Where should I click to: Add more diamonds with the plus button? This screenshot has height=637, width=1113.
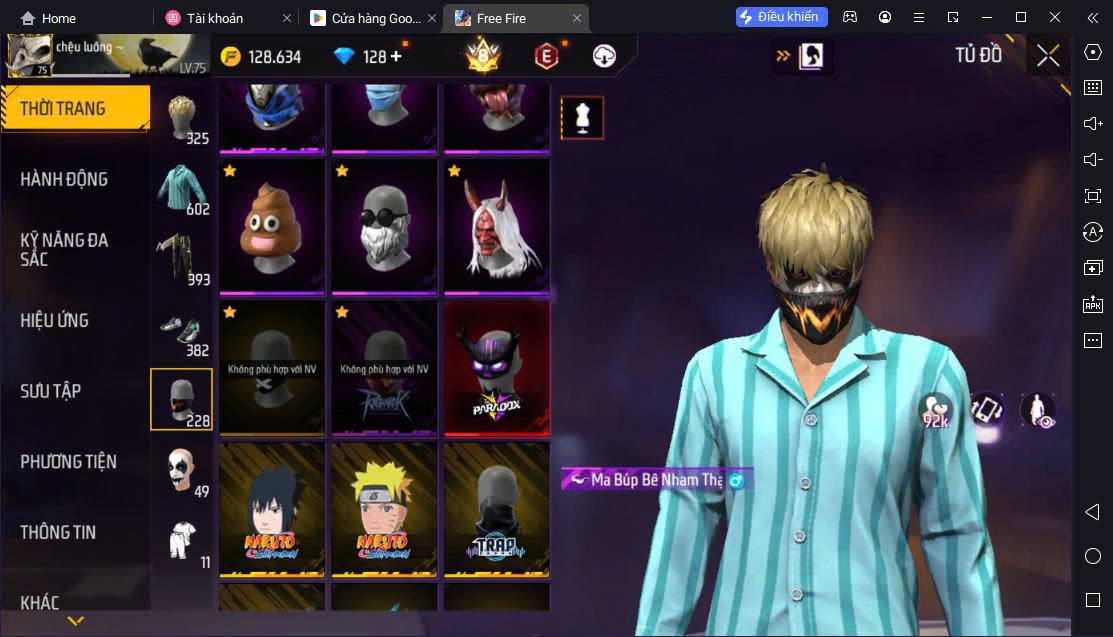click(x=396, y=56)
